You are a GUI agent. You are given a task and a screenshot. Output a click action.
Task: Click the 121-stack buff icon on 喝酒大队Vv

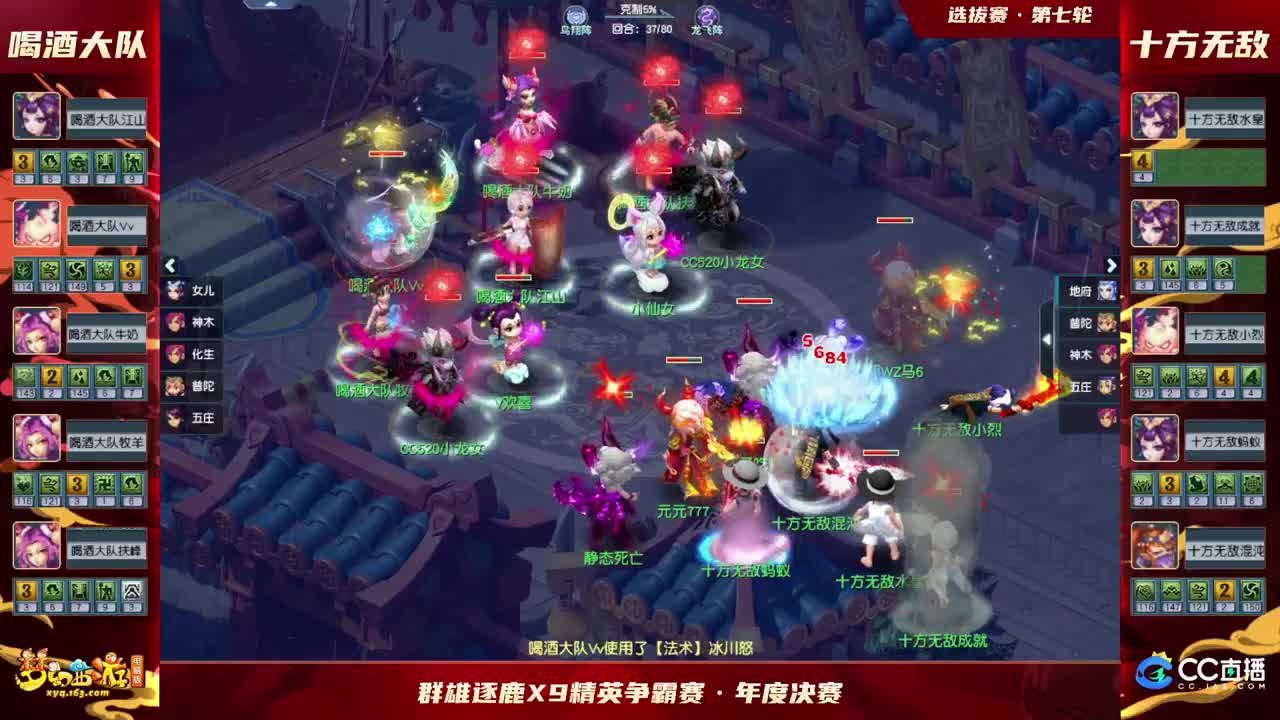(x=47, y=270)
